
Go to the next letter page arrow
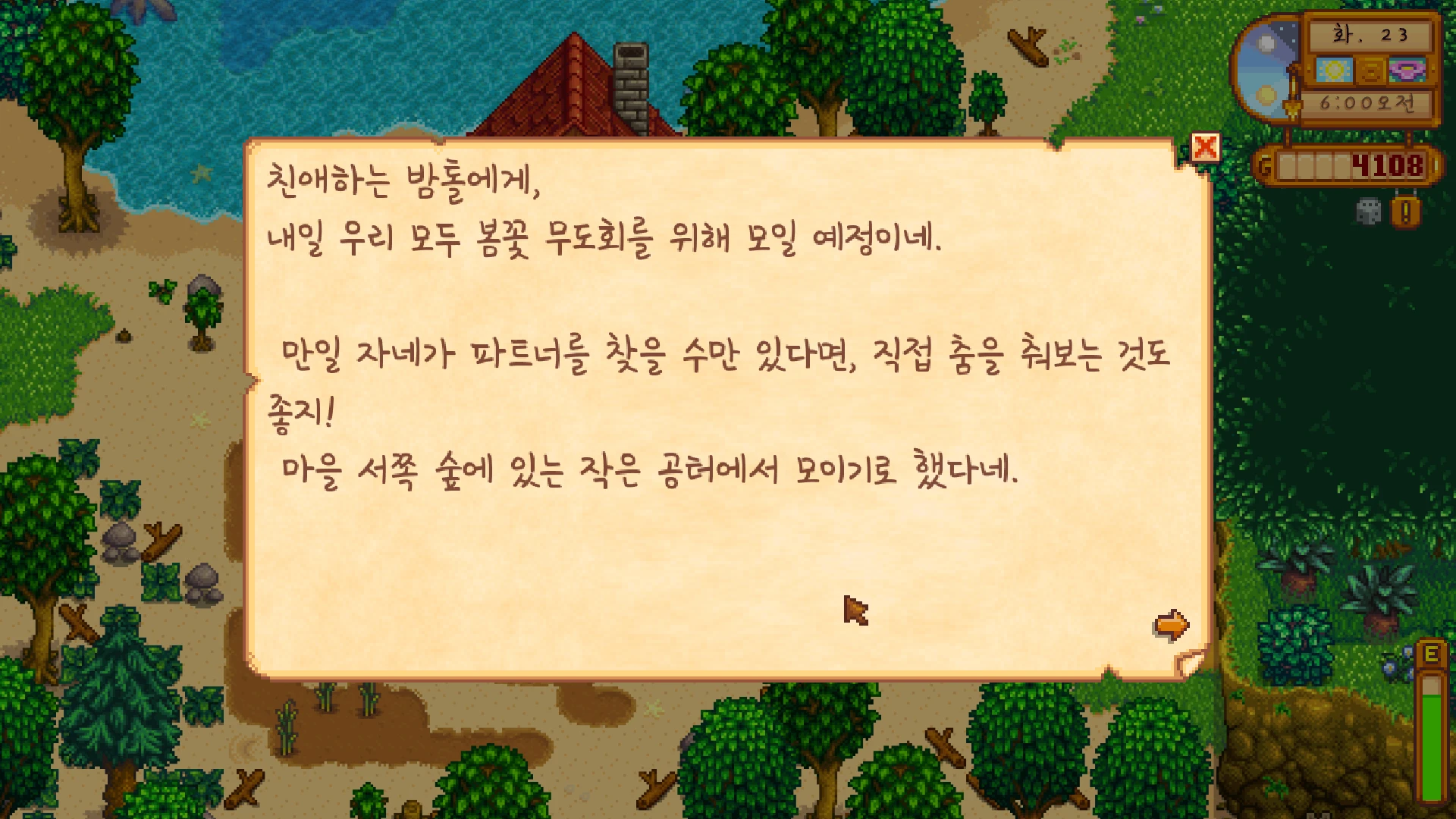(1171, 626)
